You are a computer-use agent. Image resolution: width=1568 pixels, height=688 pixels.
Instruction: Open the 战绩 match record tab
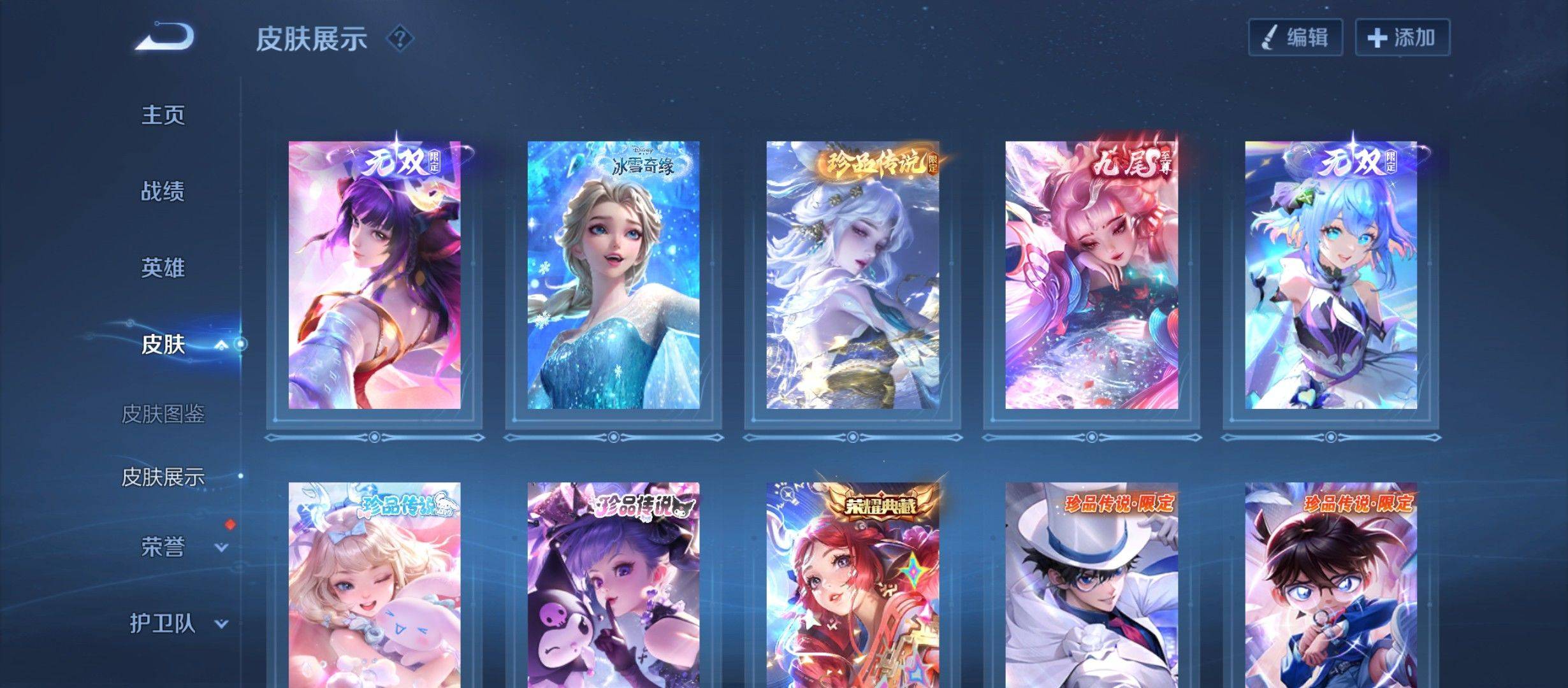163,192
